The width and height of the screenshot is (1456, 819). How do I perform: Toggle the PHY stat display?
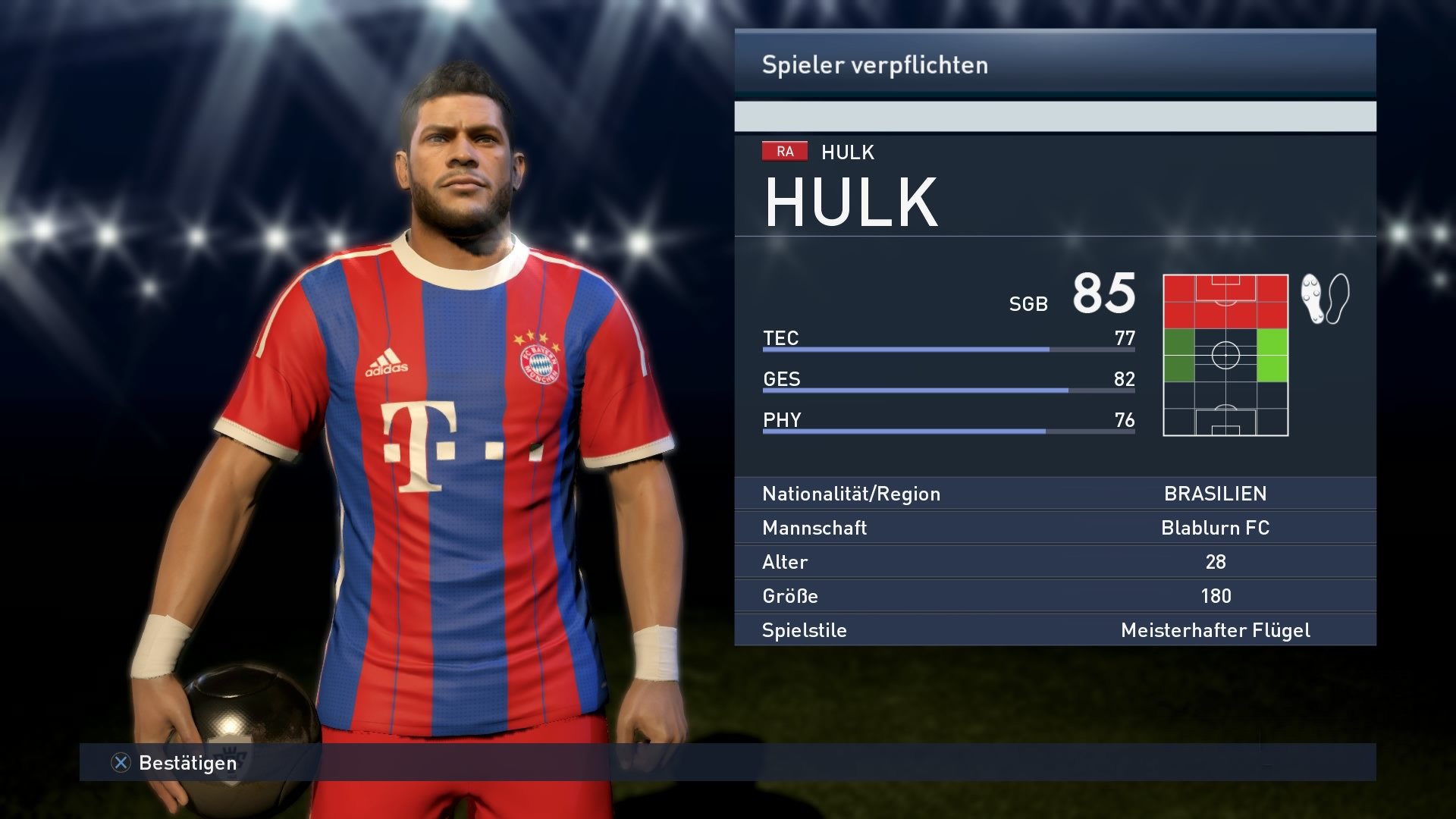click(x=780, y=421)
